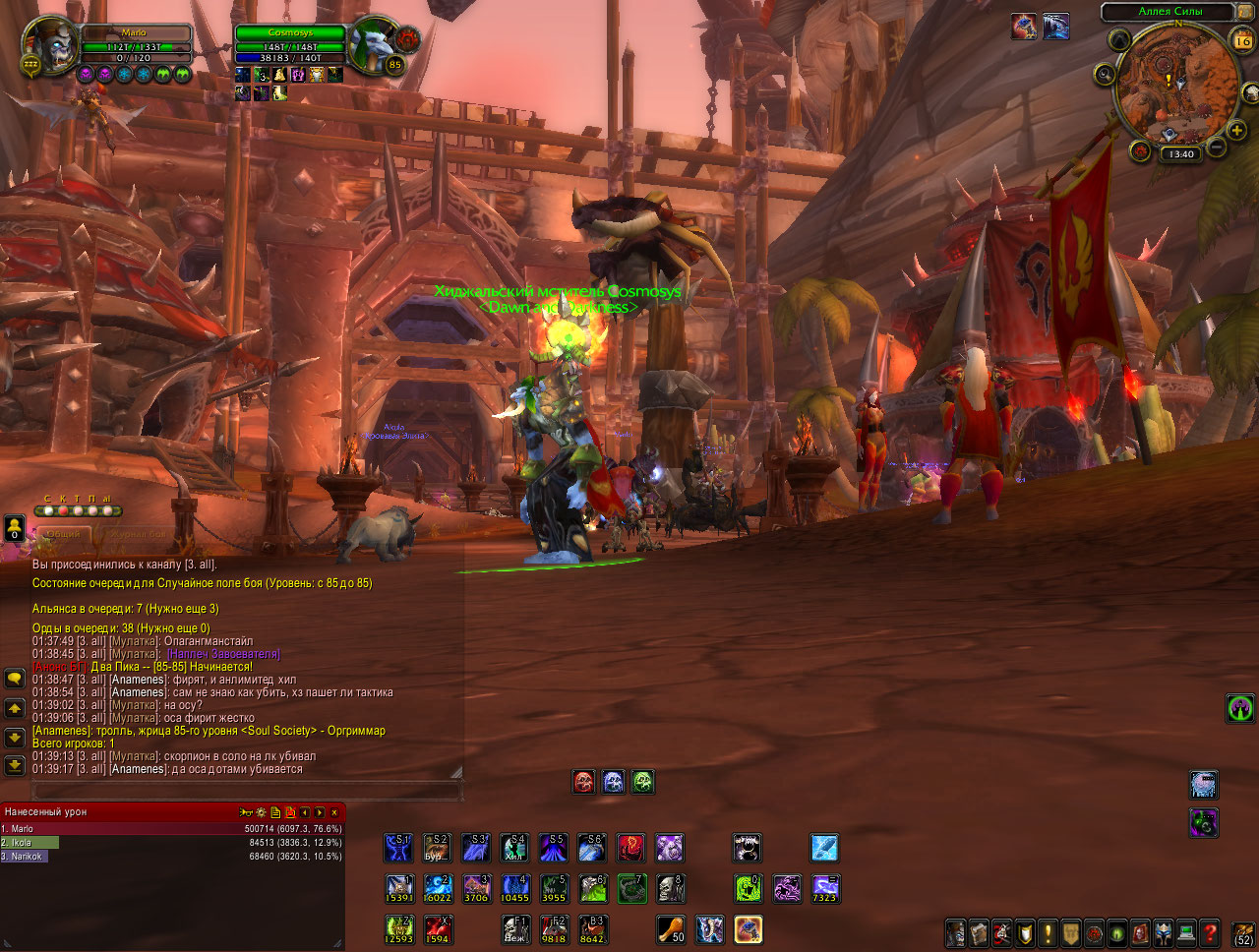Select the red skull stance button
1259x952 pixels.
(584, 782)
